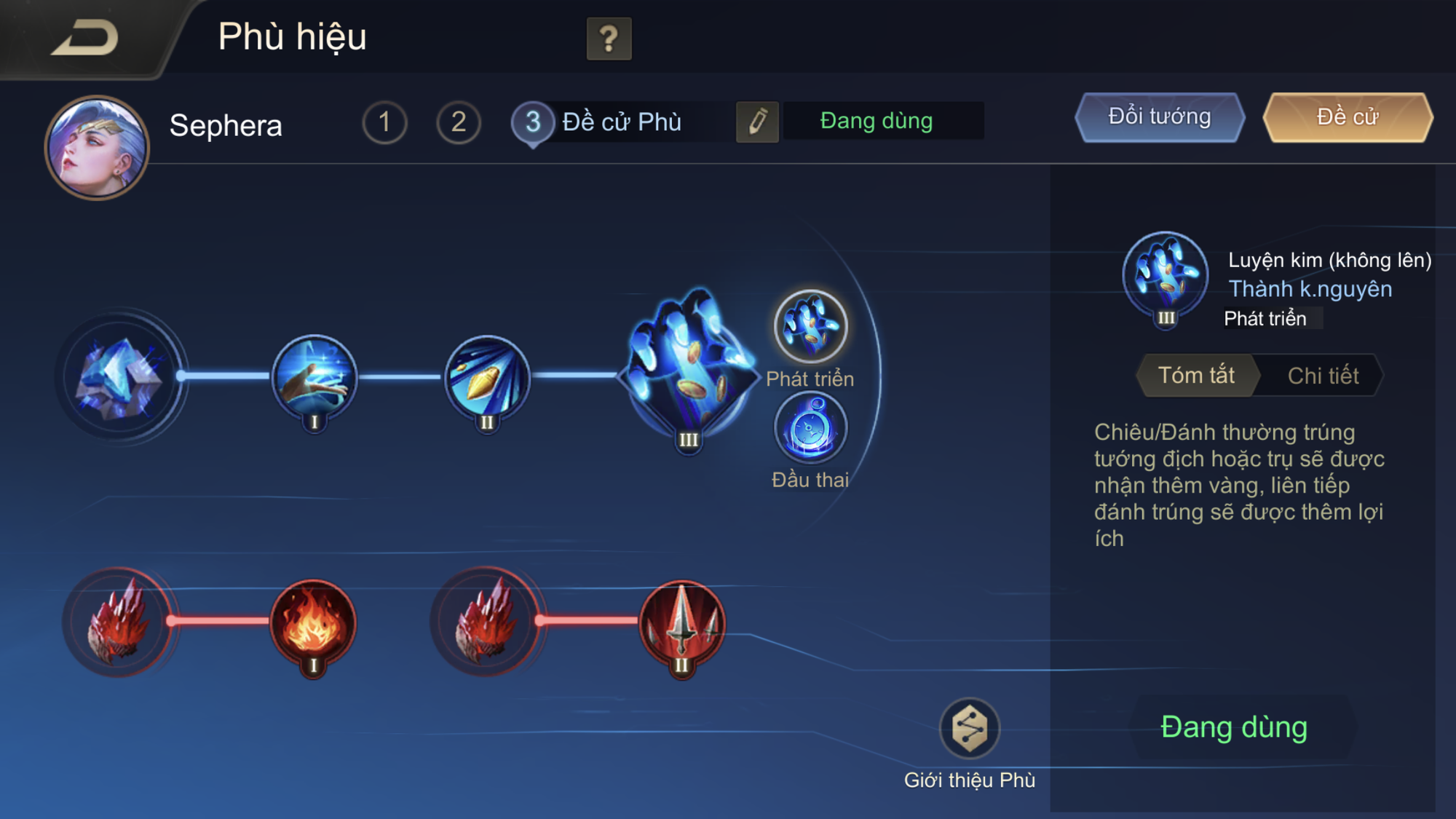Select page 3 Đề cử Phù
Viewport: 1456px width, 819px height.
[x=532, y=122]
